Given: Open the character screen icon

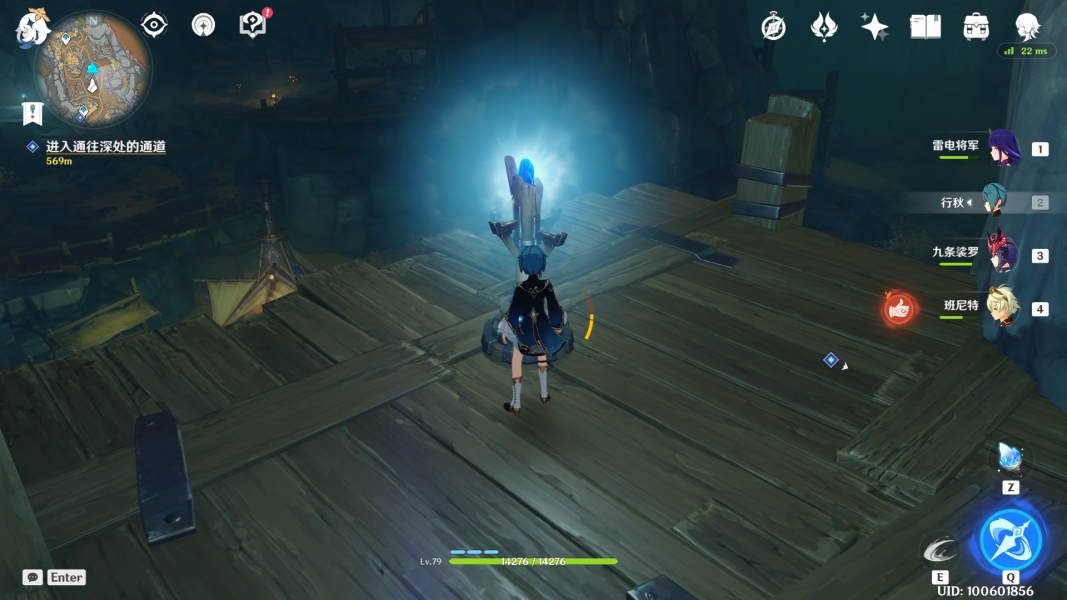Looking at the screenshot, I should tap(1027, 27).
